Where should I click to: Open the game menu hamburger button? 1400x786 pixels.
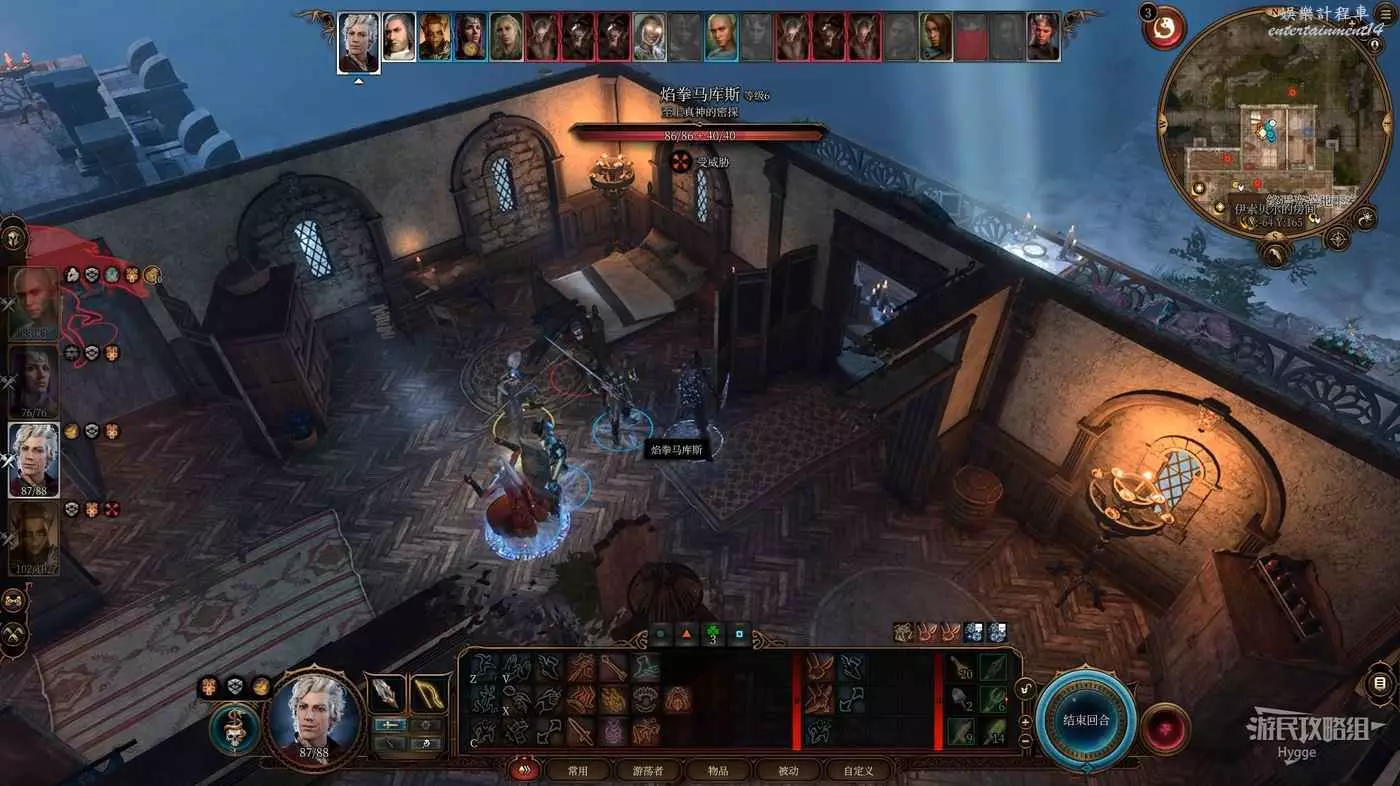(1380, 685)
